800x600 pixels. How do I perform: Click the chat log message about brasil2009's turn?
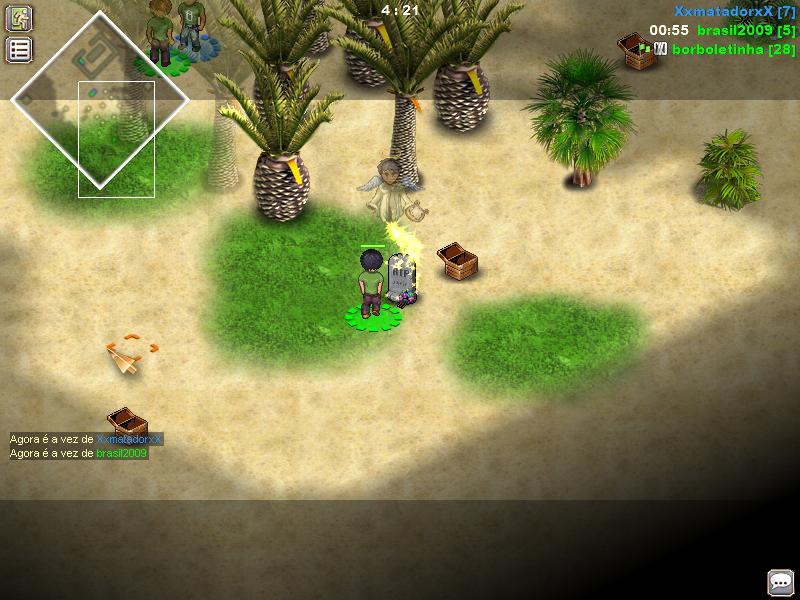[x=79, y=454]
